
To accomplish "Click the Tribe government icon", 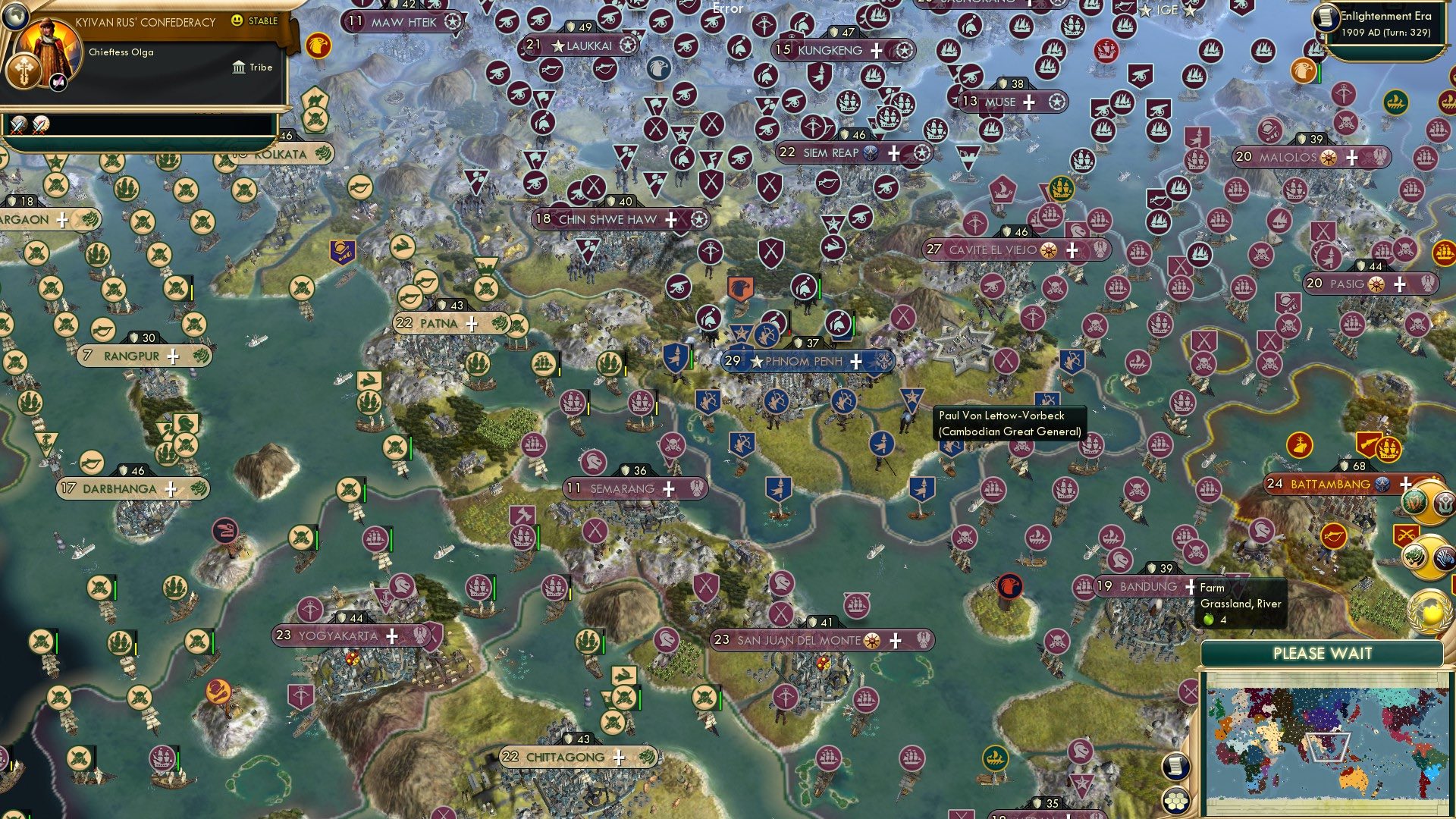I will coord(239,67).
